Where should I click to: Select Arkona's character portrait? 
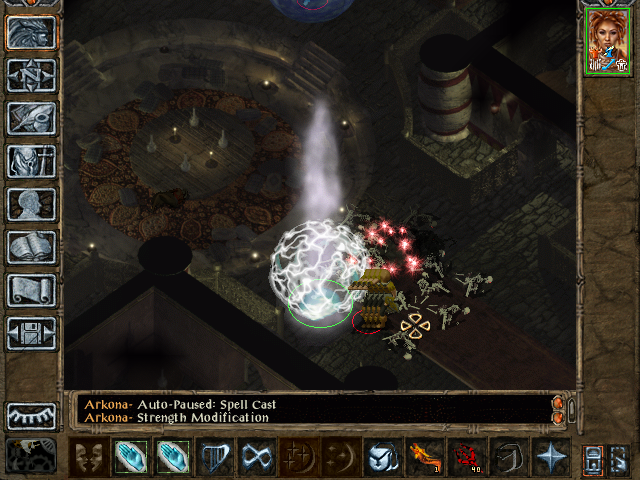tap(607, 41)
